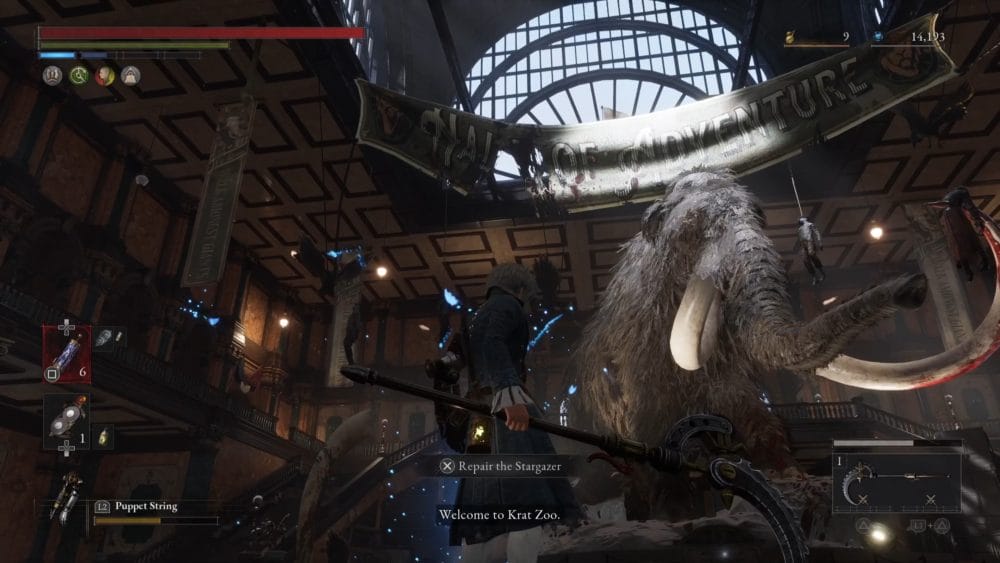Select the blue Pulse Cell item slot
The image size is (1000, 563).
67,353
